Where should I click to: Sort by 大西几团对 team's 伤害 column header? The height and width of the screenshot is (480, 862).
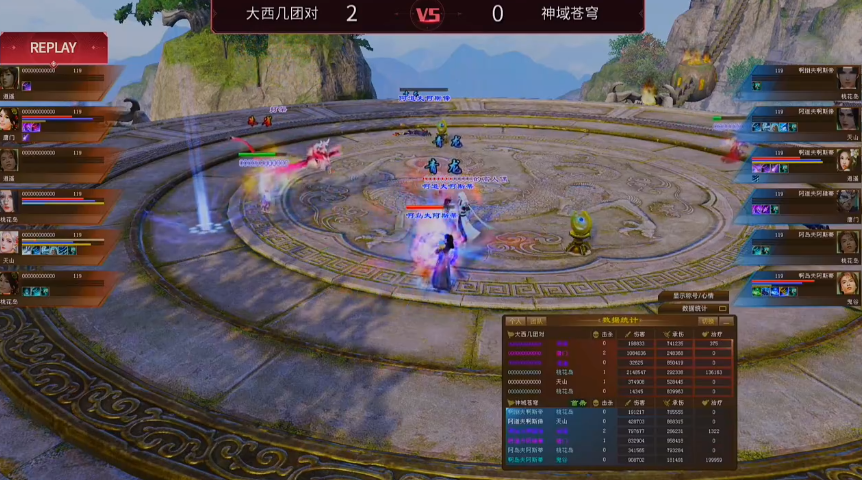pyautogui.click(x=639, y=333)
